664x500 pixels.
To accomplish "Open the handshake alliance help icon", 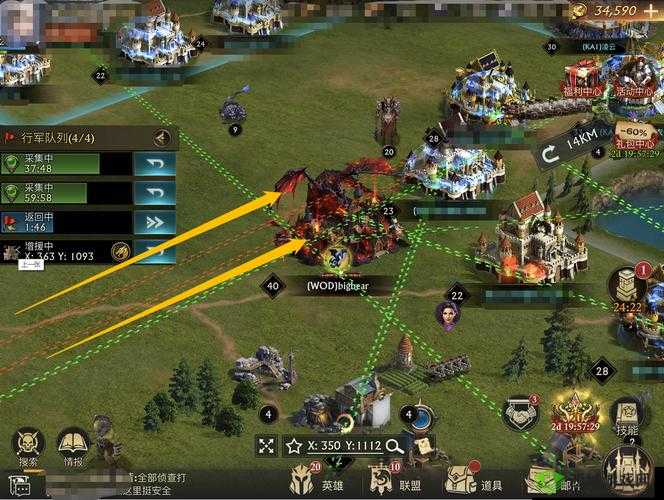I will click(519, 412).
